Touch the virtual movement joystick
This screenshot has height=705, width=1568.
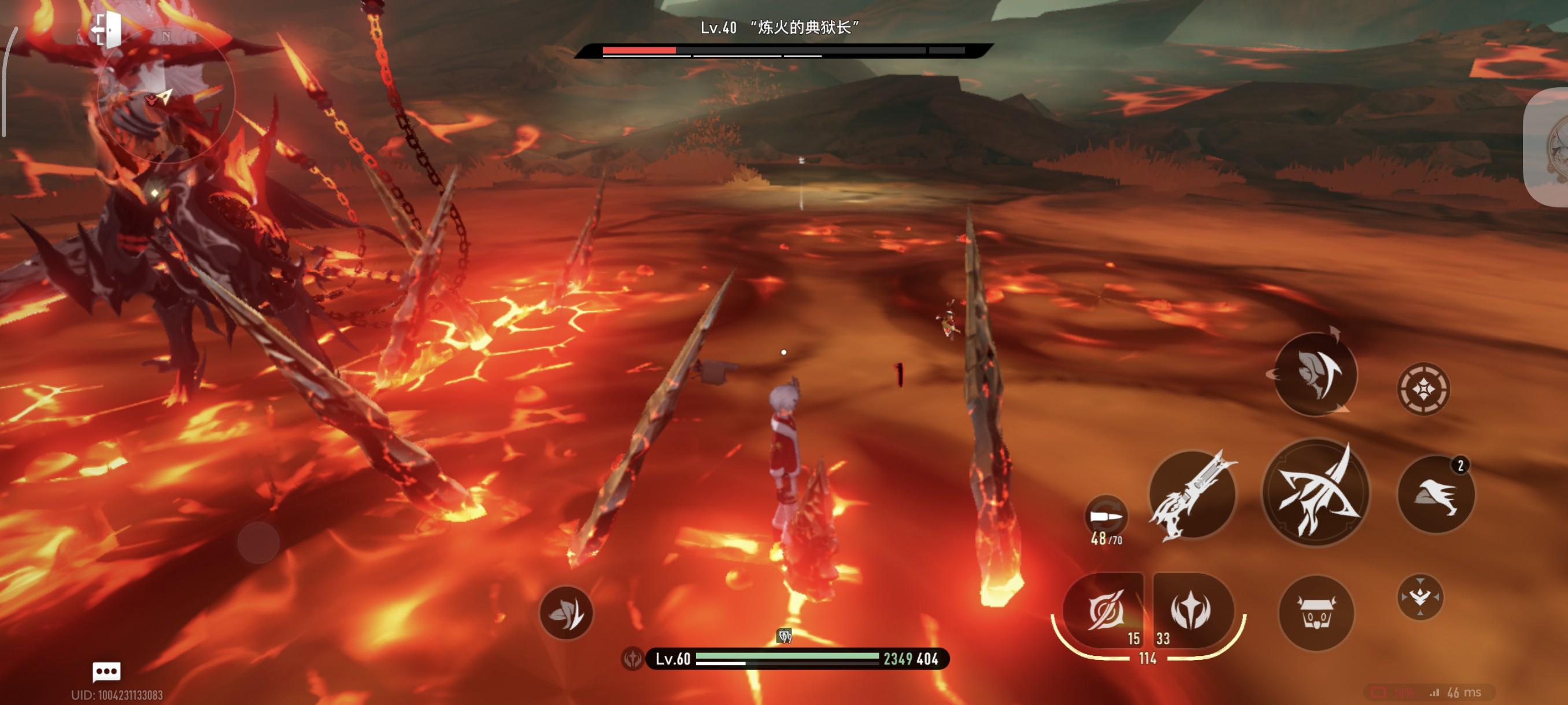tap(258, 542)
